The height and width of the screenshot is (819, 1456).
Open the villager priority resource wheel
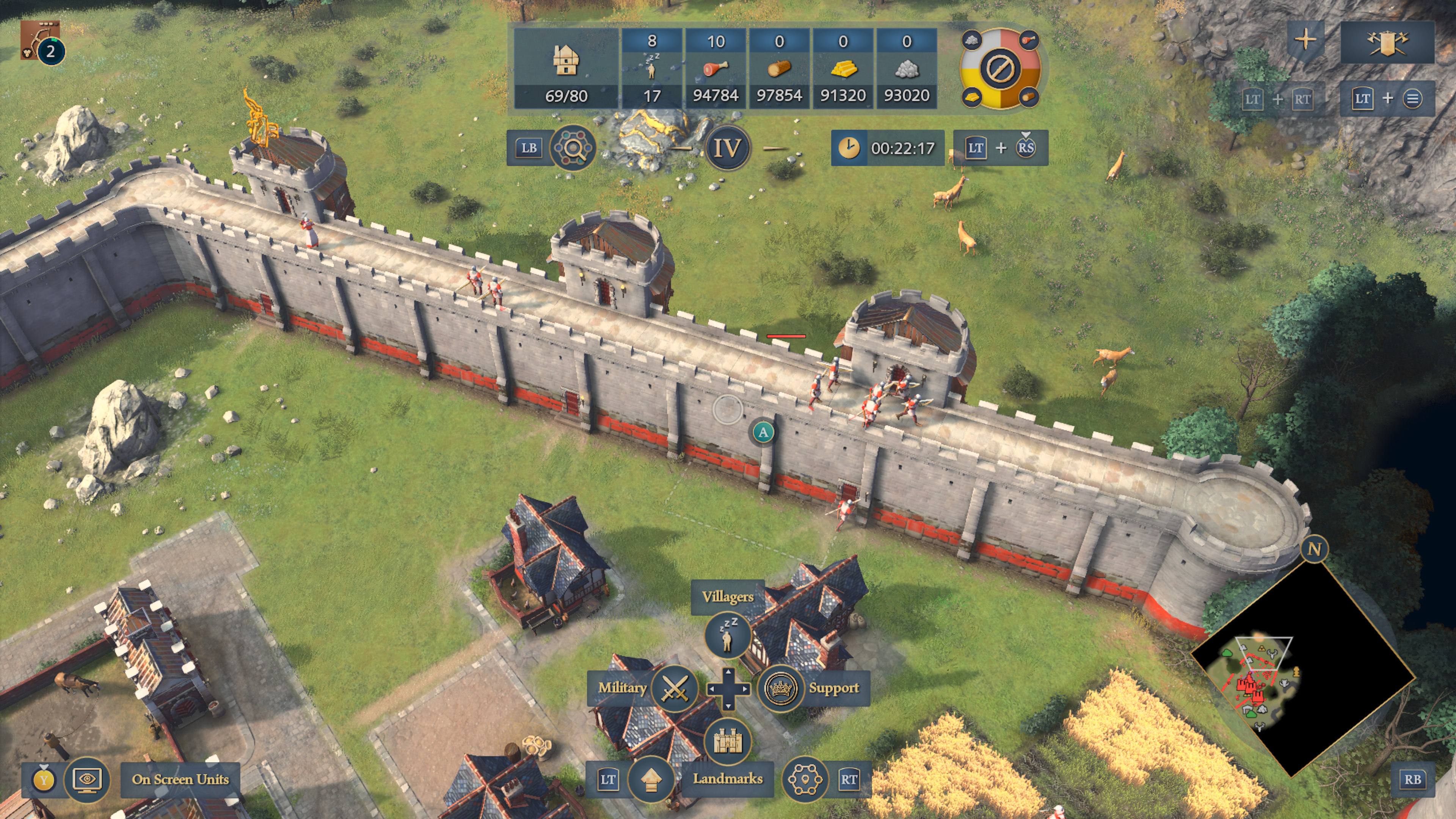1000,68
